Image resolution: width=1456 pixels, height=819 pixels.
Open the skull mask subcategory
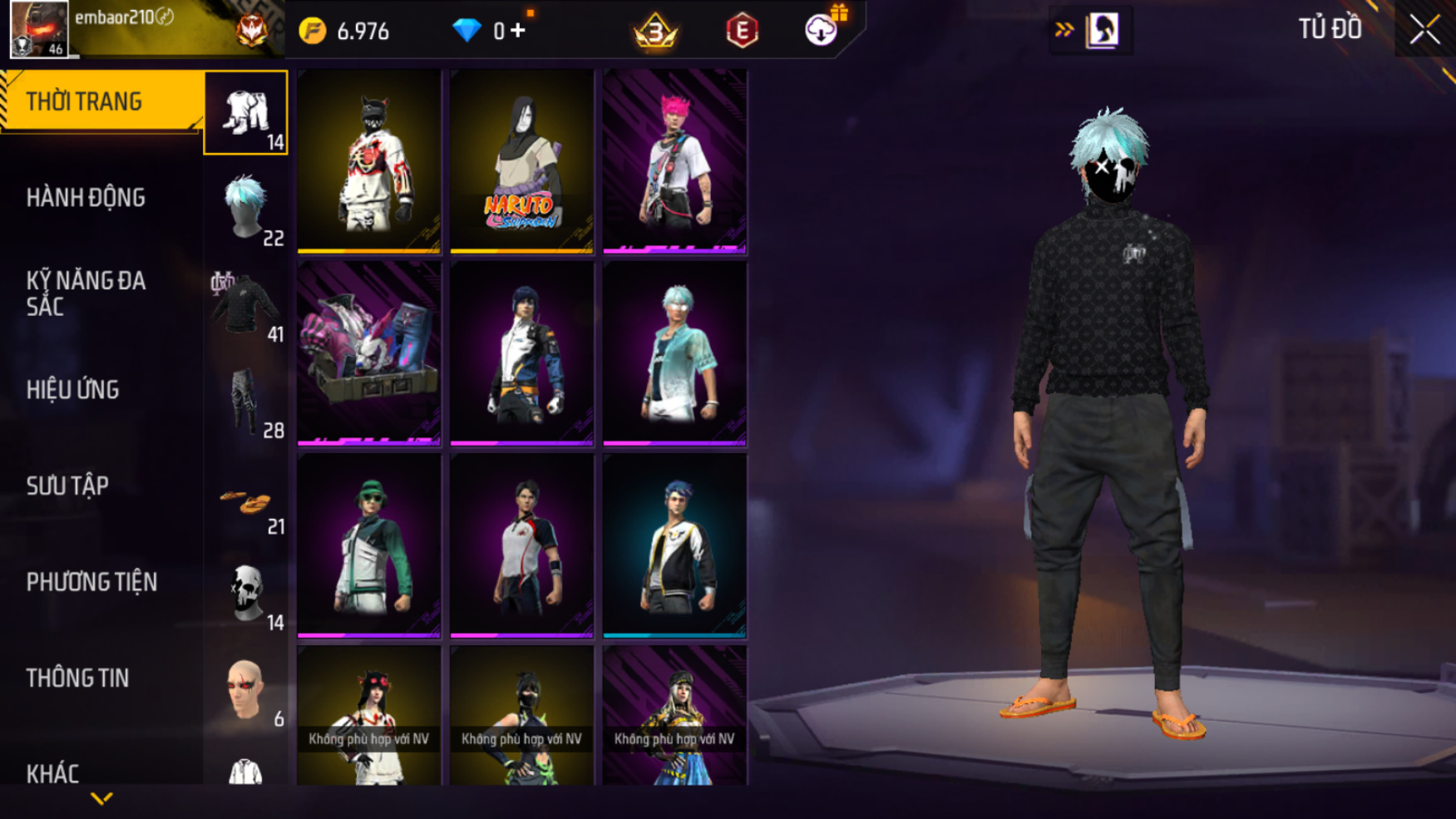point(246,595)
